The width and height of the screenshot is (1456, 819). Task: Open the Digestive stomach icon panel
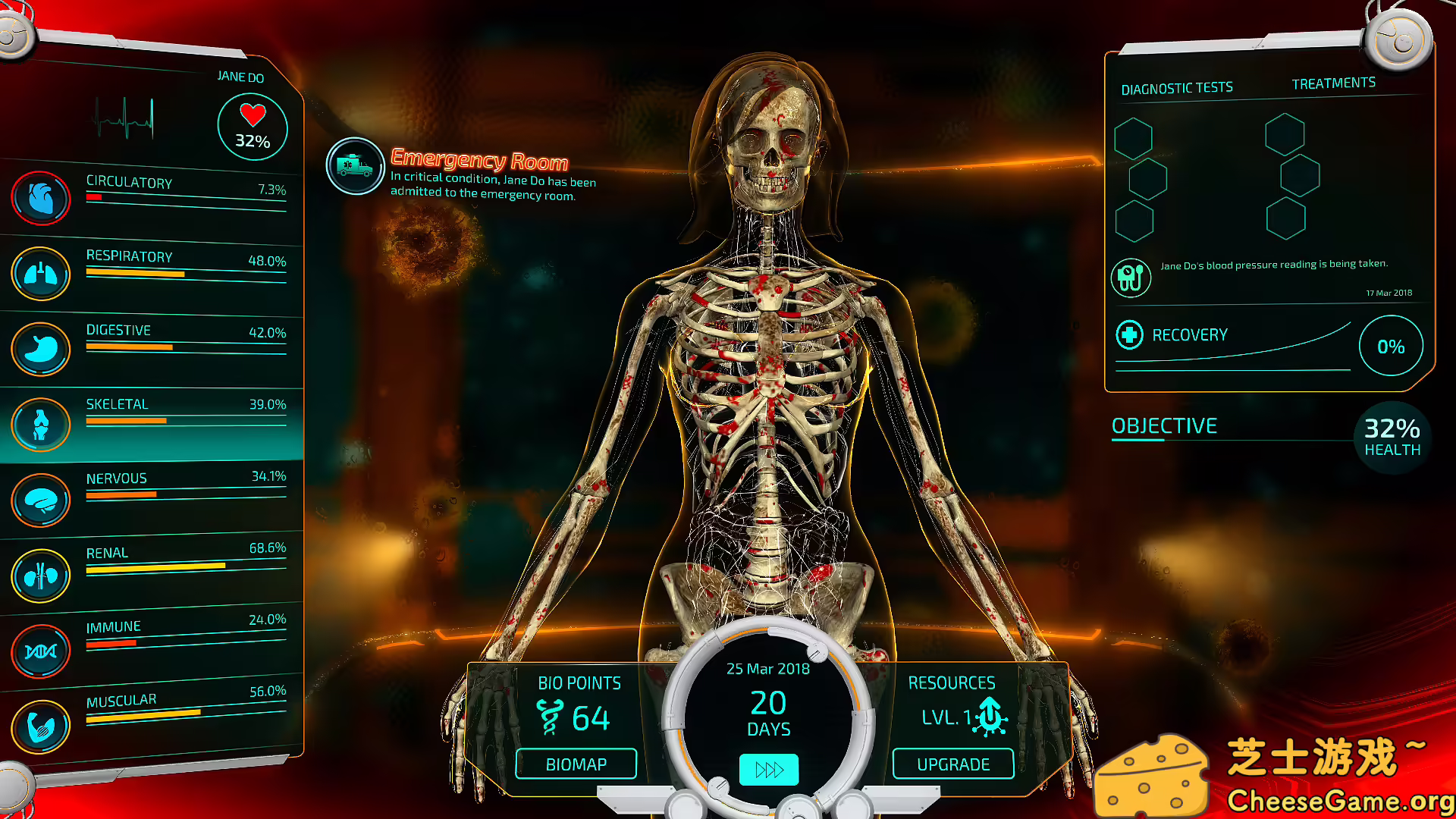[41, 348]
